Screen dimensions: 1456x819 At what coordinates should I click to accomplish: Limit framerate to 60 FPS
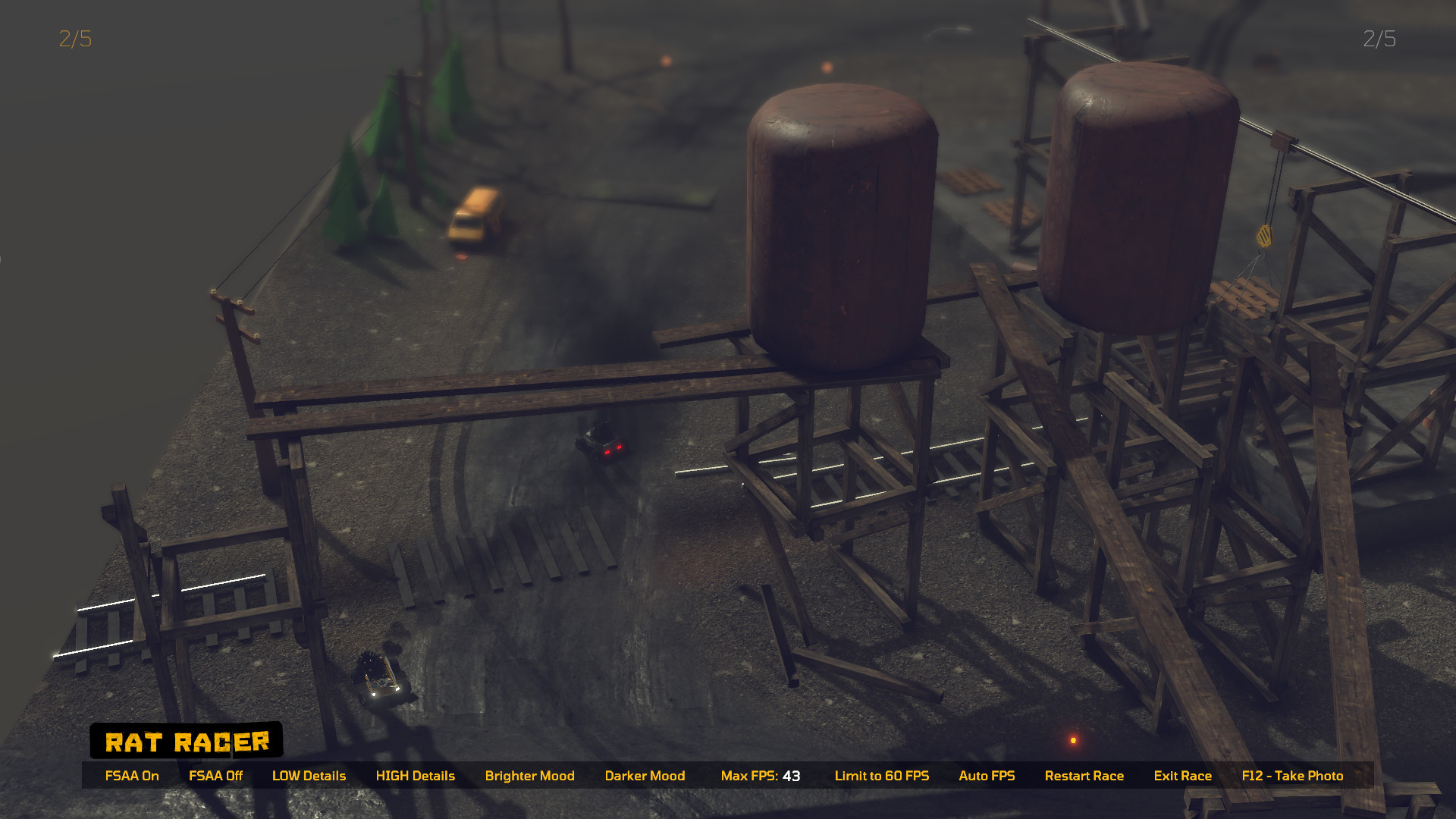click(882, 776)
